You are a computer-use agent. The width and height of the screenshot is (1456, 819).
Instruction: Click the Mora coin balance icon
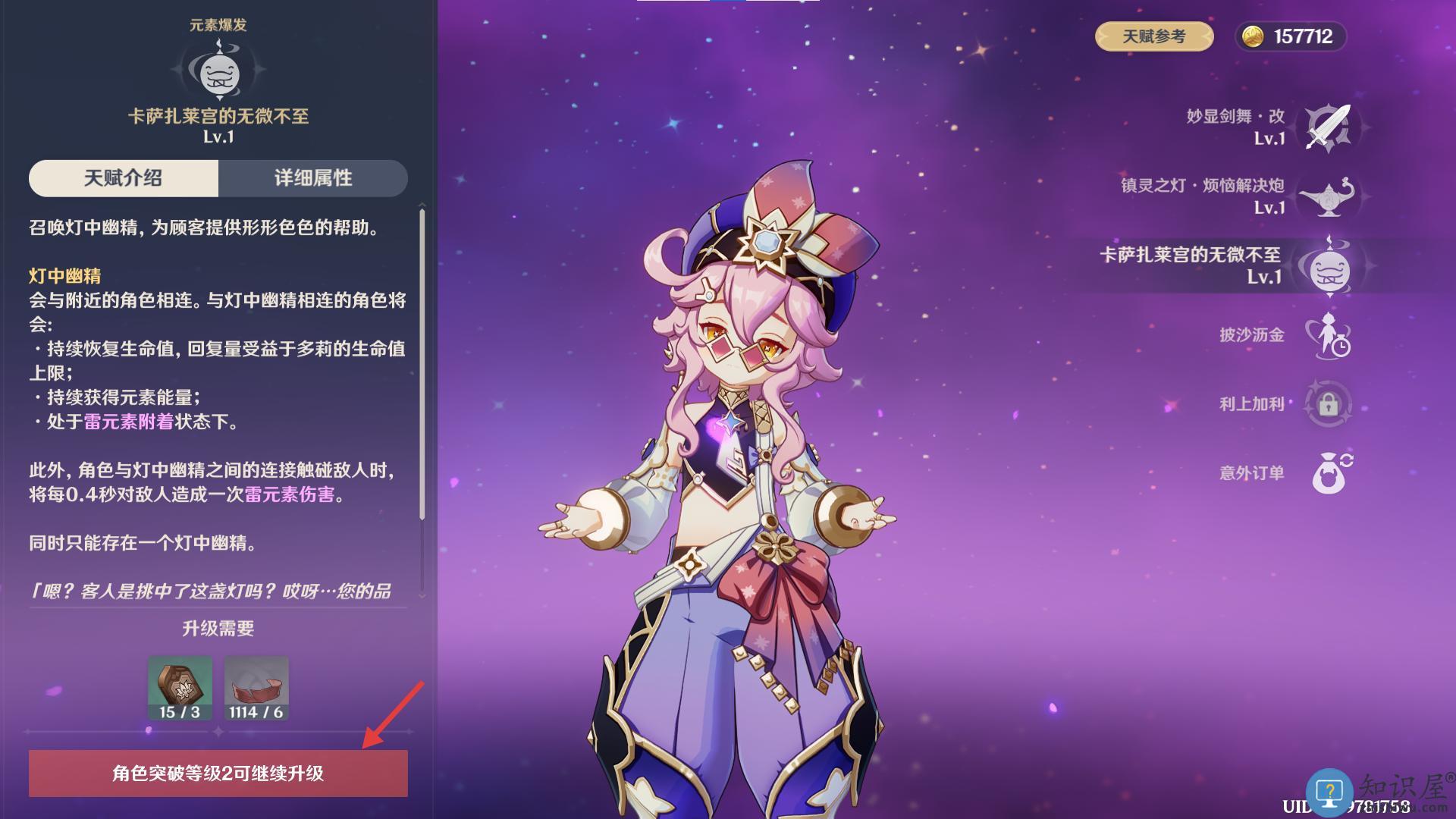[1253, 36]
